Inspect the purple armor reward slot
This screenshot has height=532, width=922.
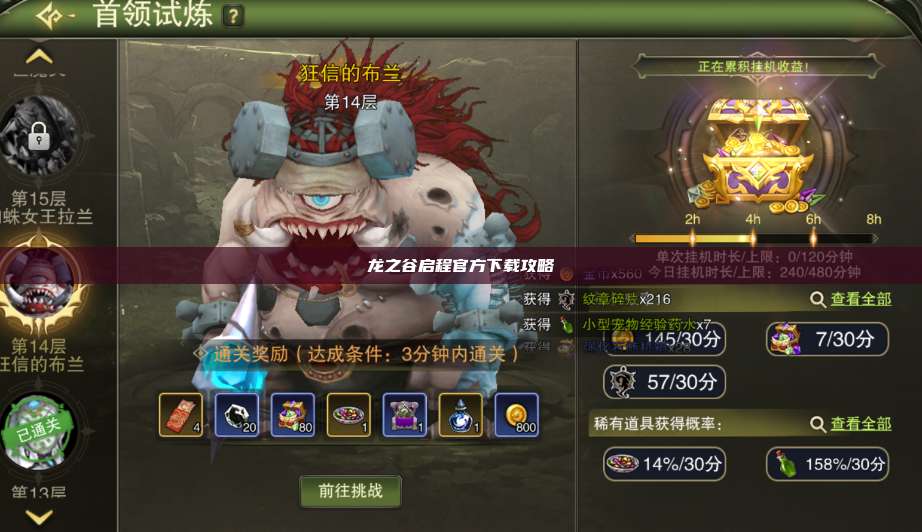click(405, 415)
